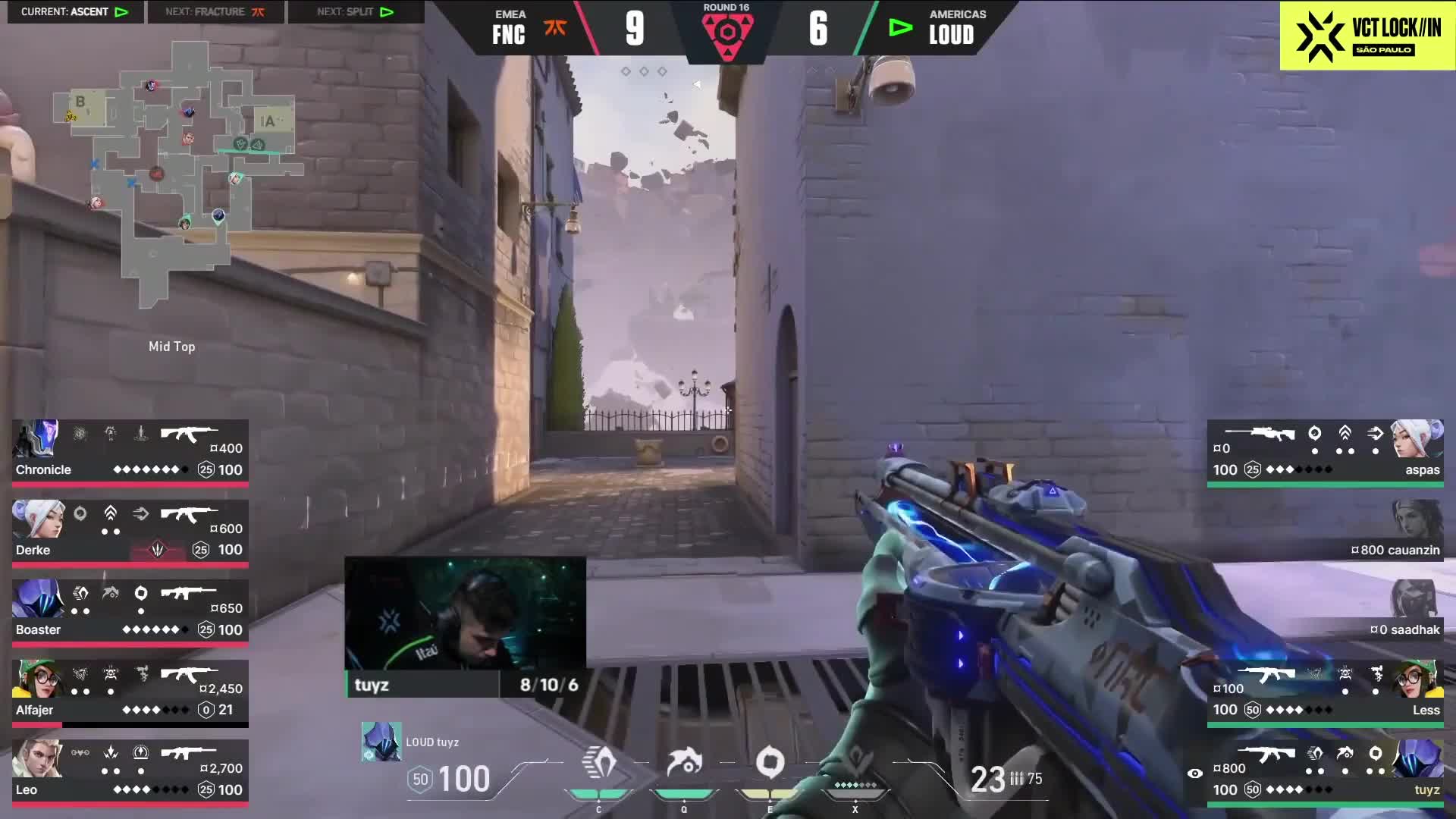Pick Leo's player panel

pos(130,771)
